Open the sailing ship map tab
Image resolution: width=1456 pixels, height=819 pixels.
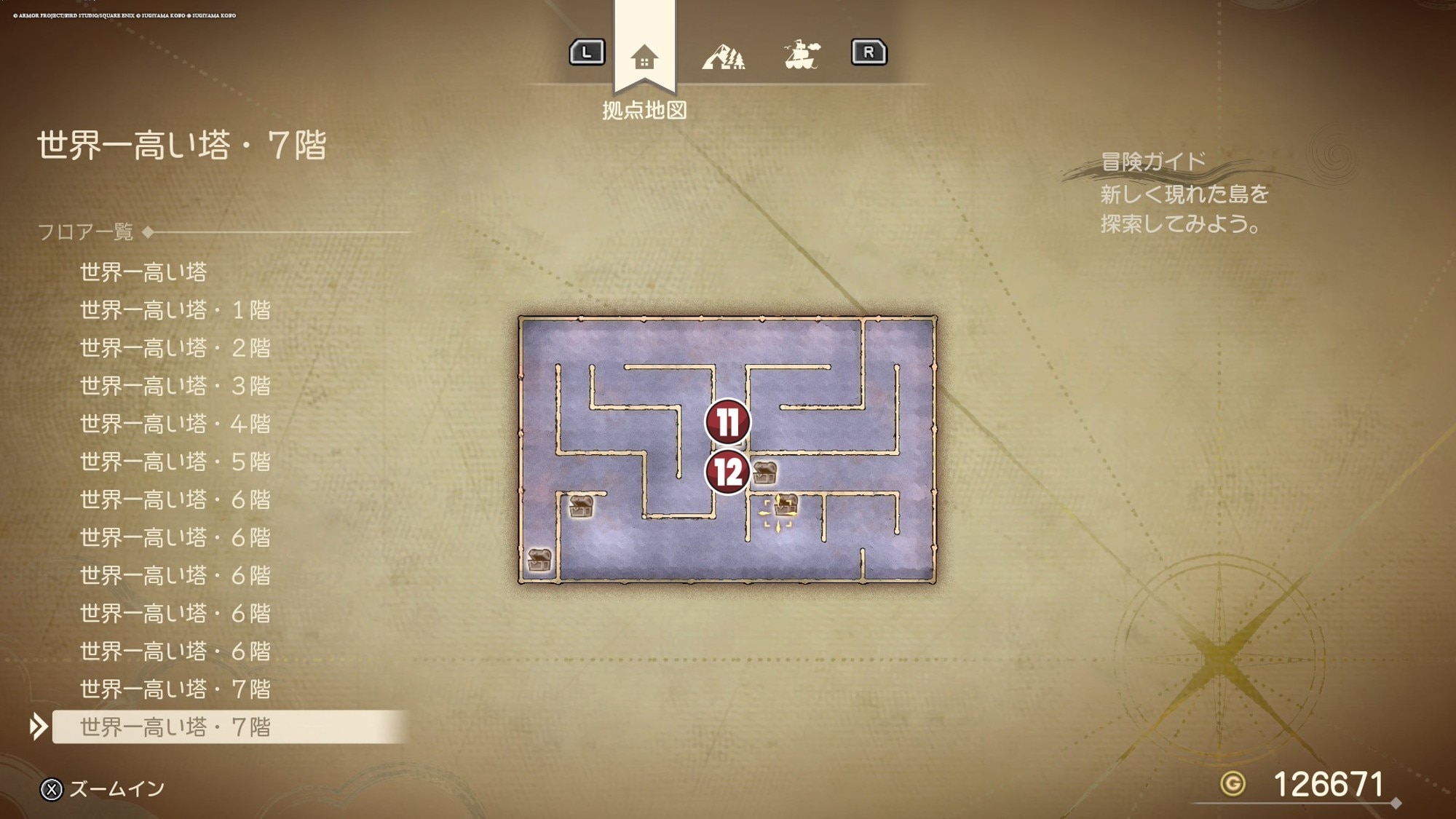point(802,55)
